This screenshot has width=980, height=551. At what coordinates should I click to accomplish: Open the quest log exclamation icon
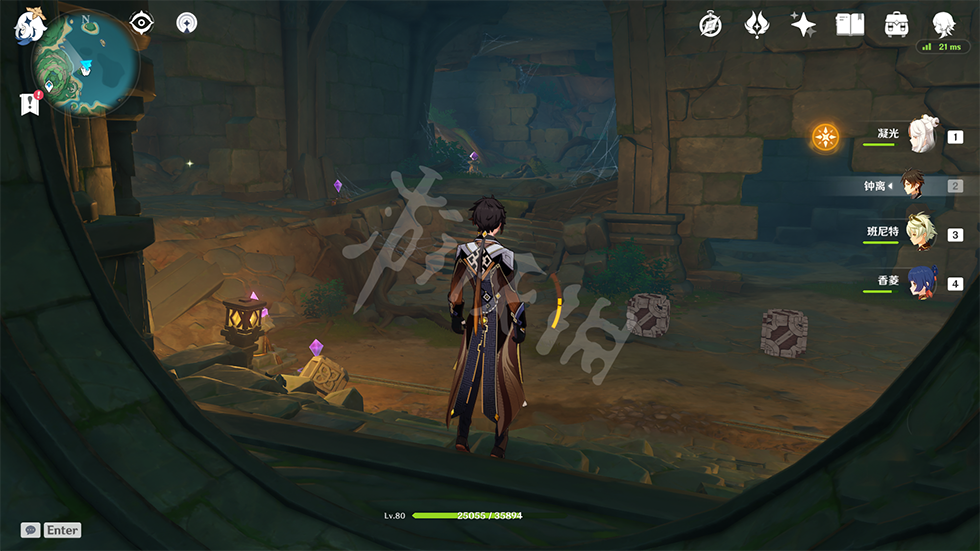pos(30,103)
